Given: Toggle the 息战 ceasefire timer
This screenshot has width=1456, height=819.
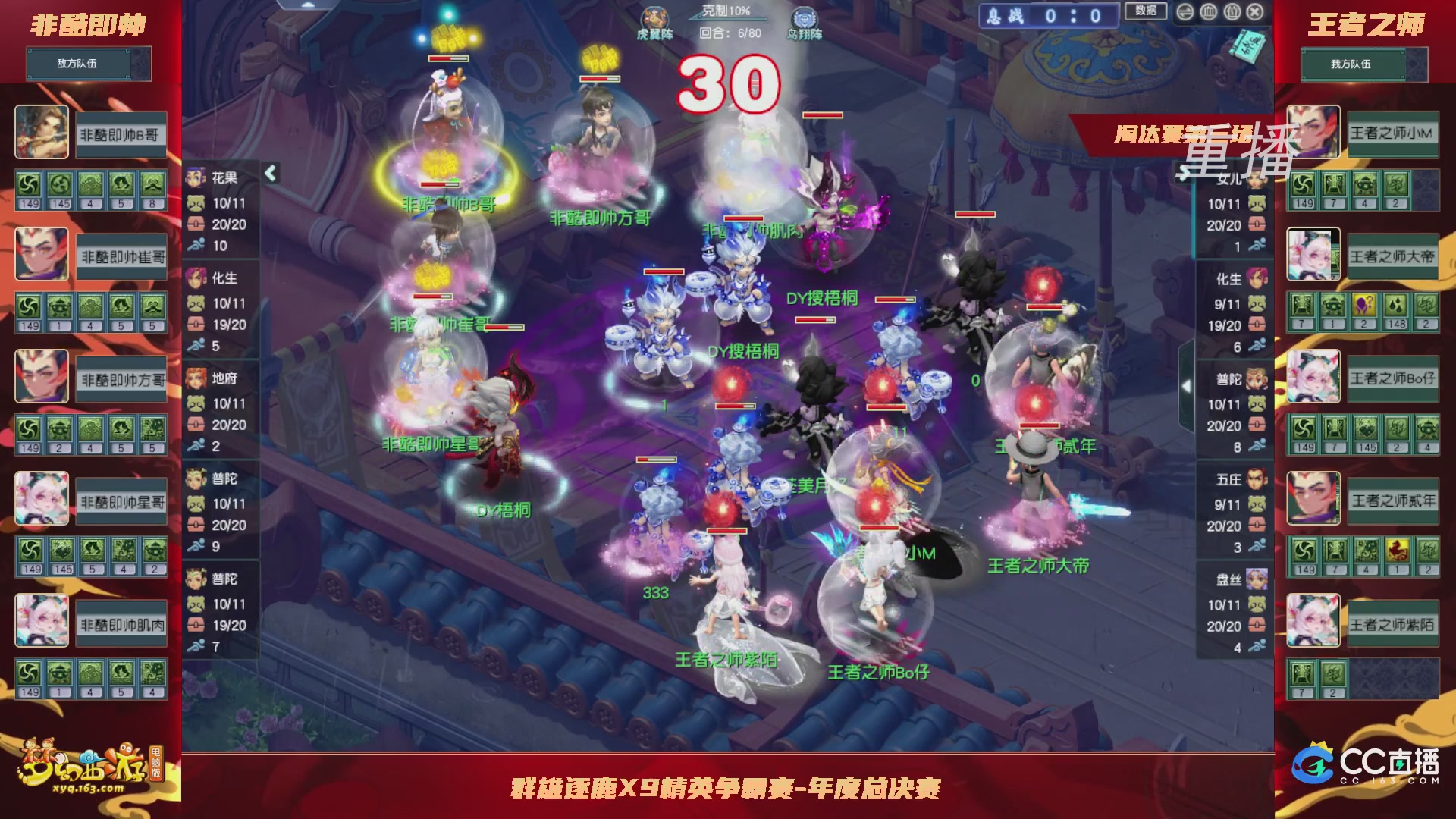Looking at the screenshot, I should 1046,13.
